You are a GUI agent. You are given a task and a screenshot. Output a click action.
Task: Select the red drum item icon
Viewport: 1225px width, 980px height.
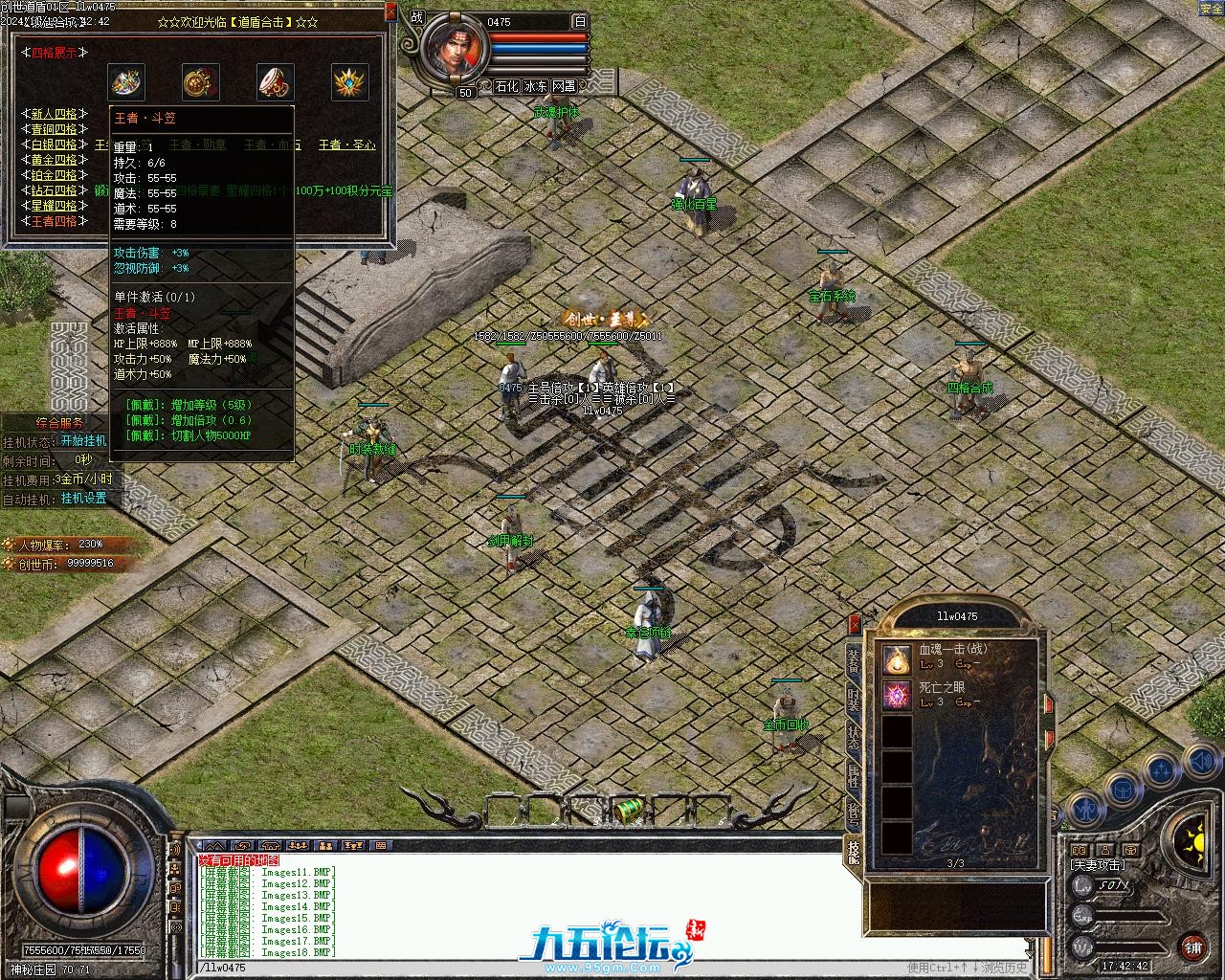[276, 82]
